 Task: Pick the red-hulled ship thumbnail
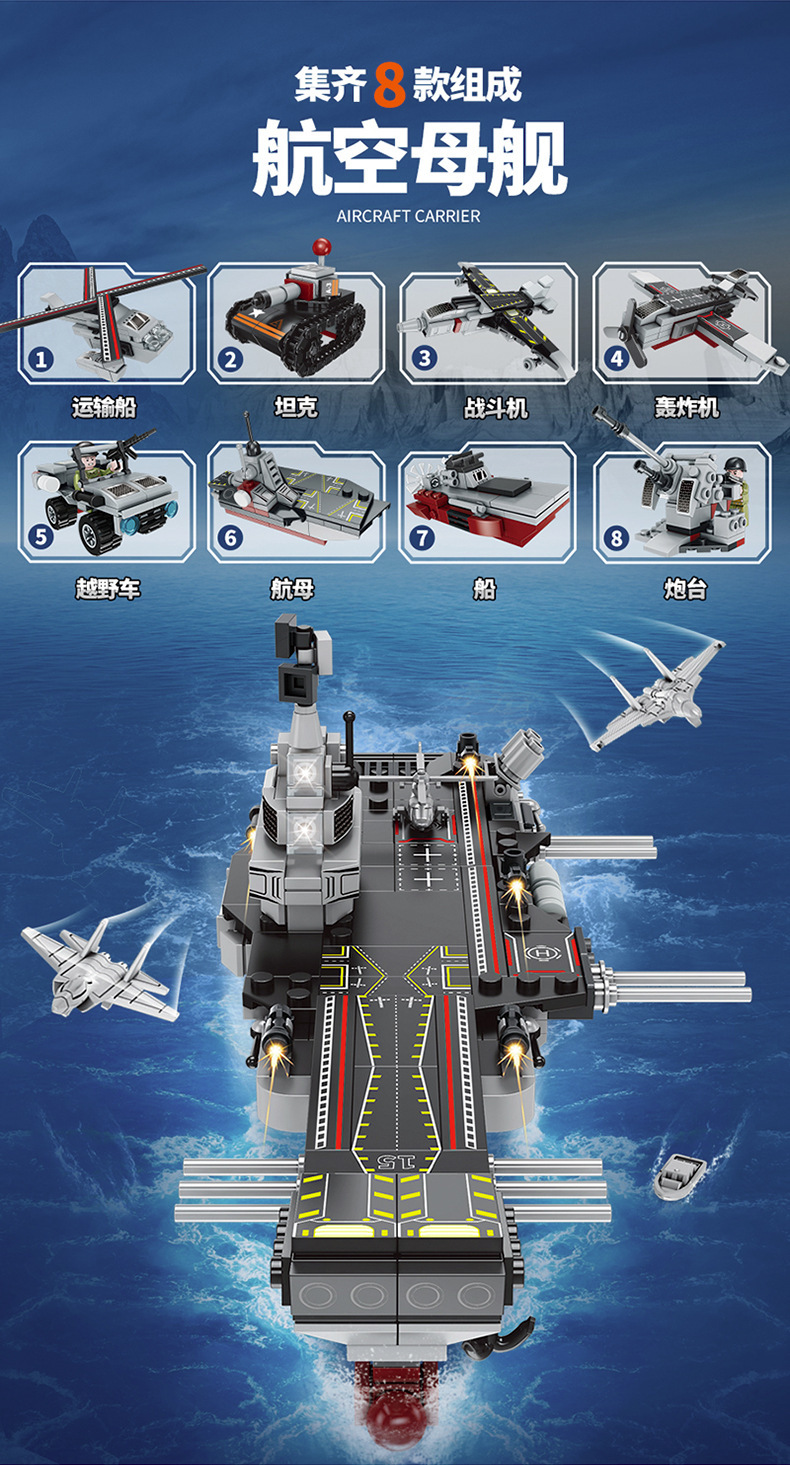(x=487, y=503)
